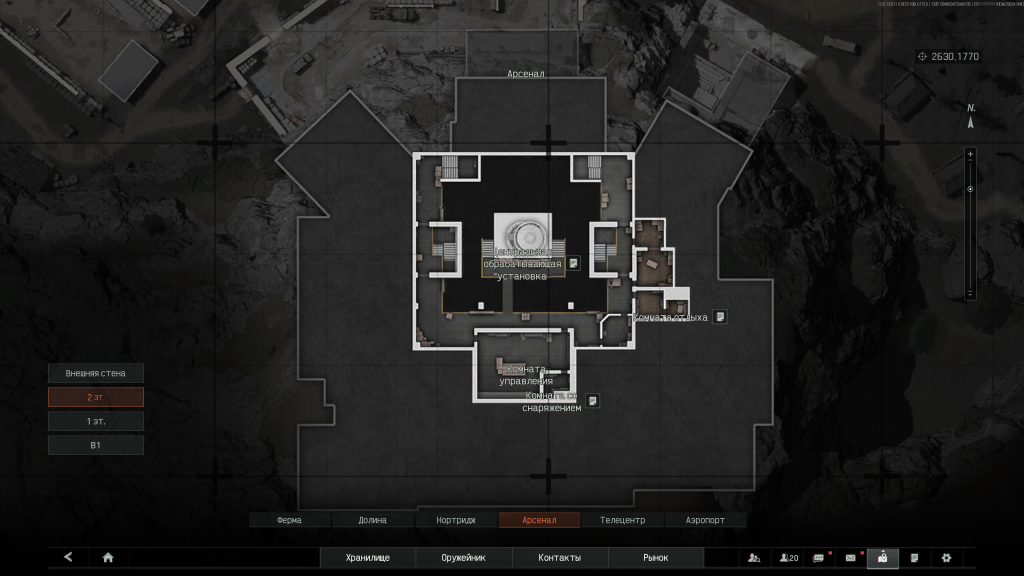Open the Оружейник menu

coord(463,558)
